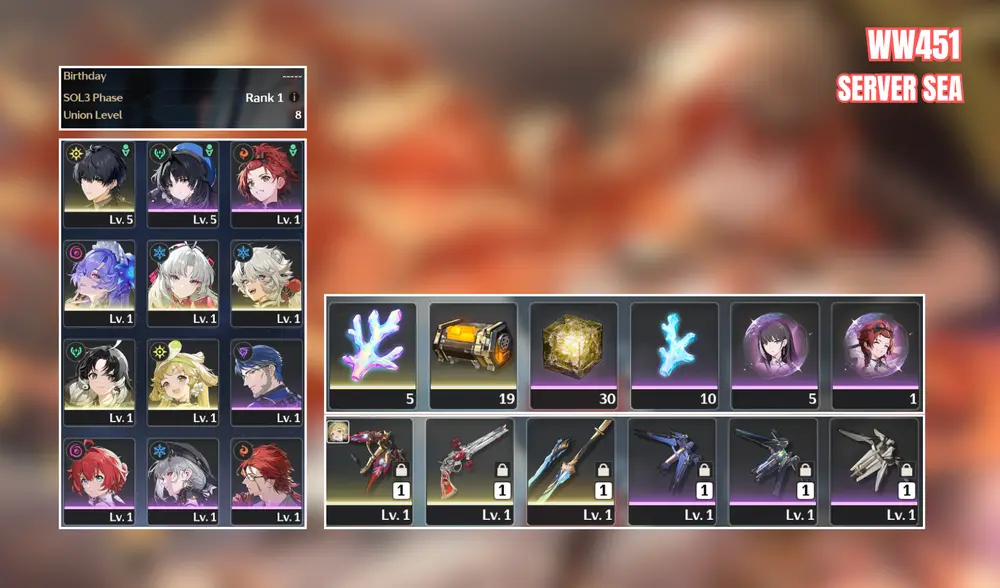Pick the purple-haired character with blue flower
Screen dimensions: 1000x588
point(100,281)
